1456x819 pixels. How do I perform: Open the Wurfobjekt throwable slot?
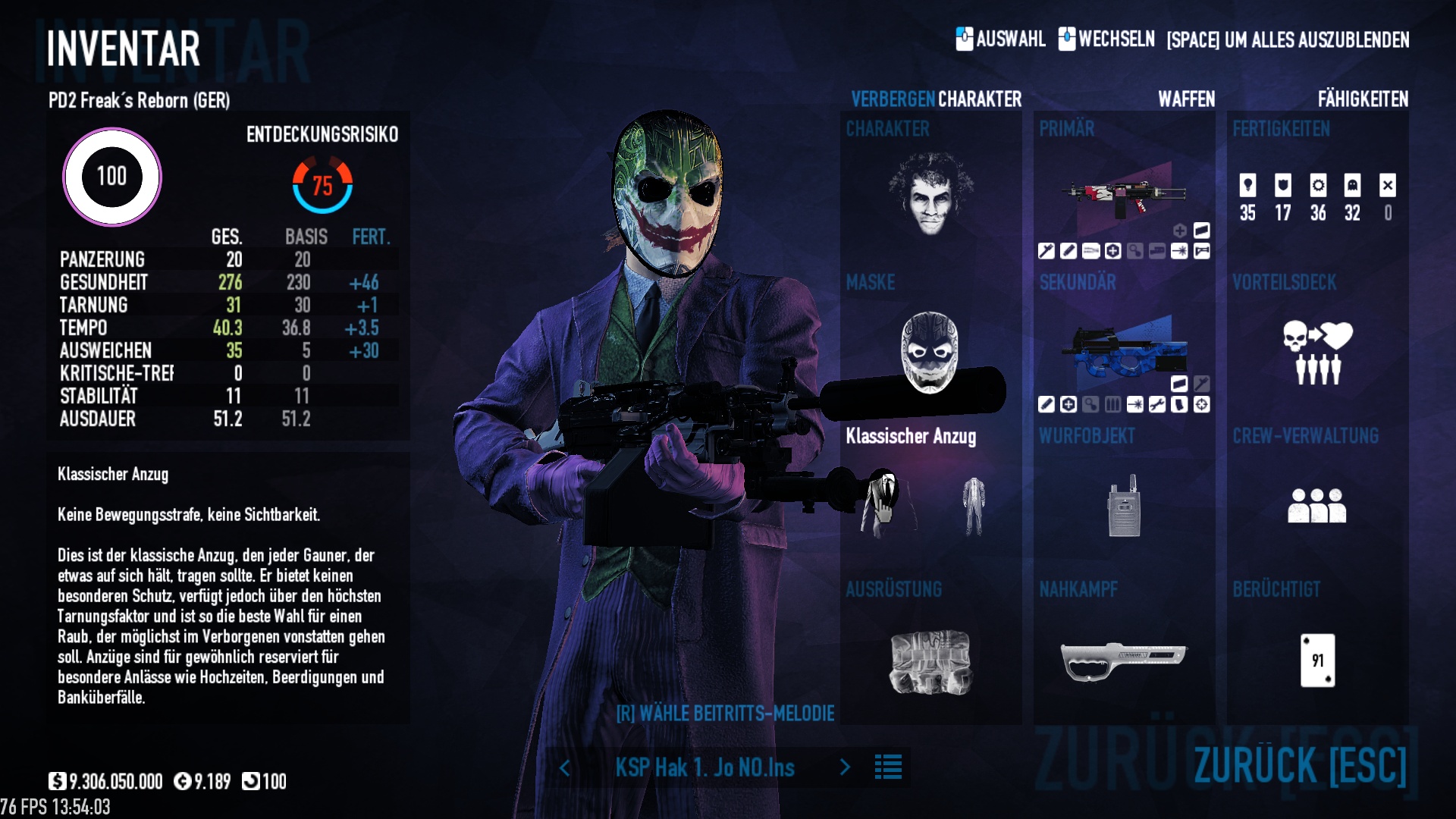click(x=1124, y=506)
